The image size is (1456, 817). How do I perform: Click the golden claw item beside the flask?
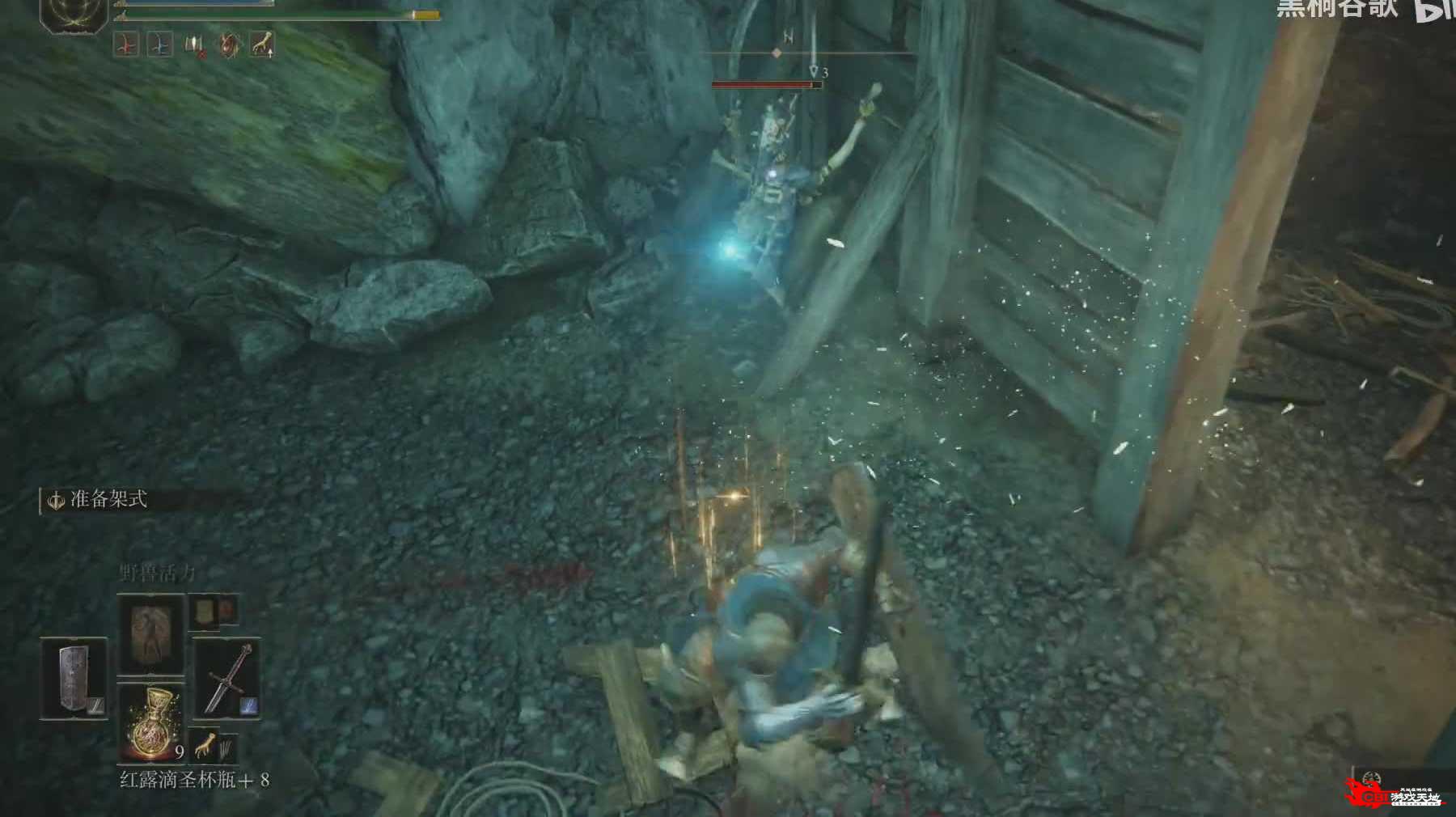(x=205, y=744)
